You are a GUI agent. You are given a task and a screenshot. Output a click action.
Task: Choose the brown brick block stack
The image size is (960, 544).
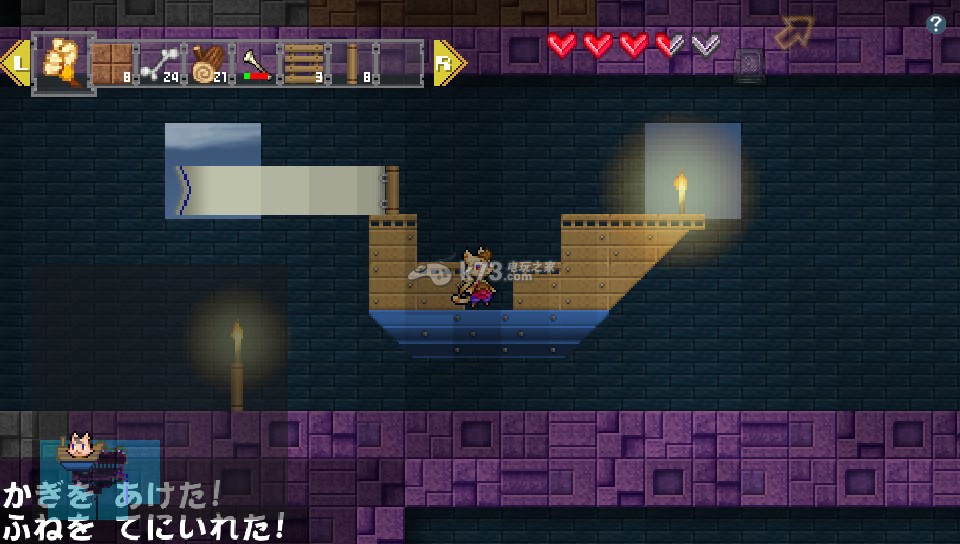(x=112, y=63)
